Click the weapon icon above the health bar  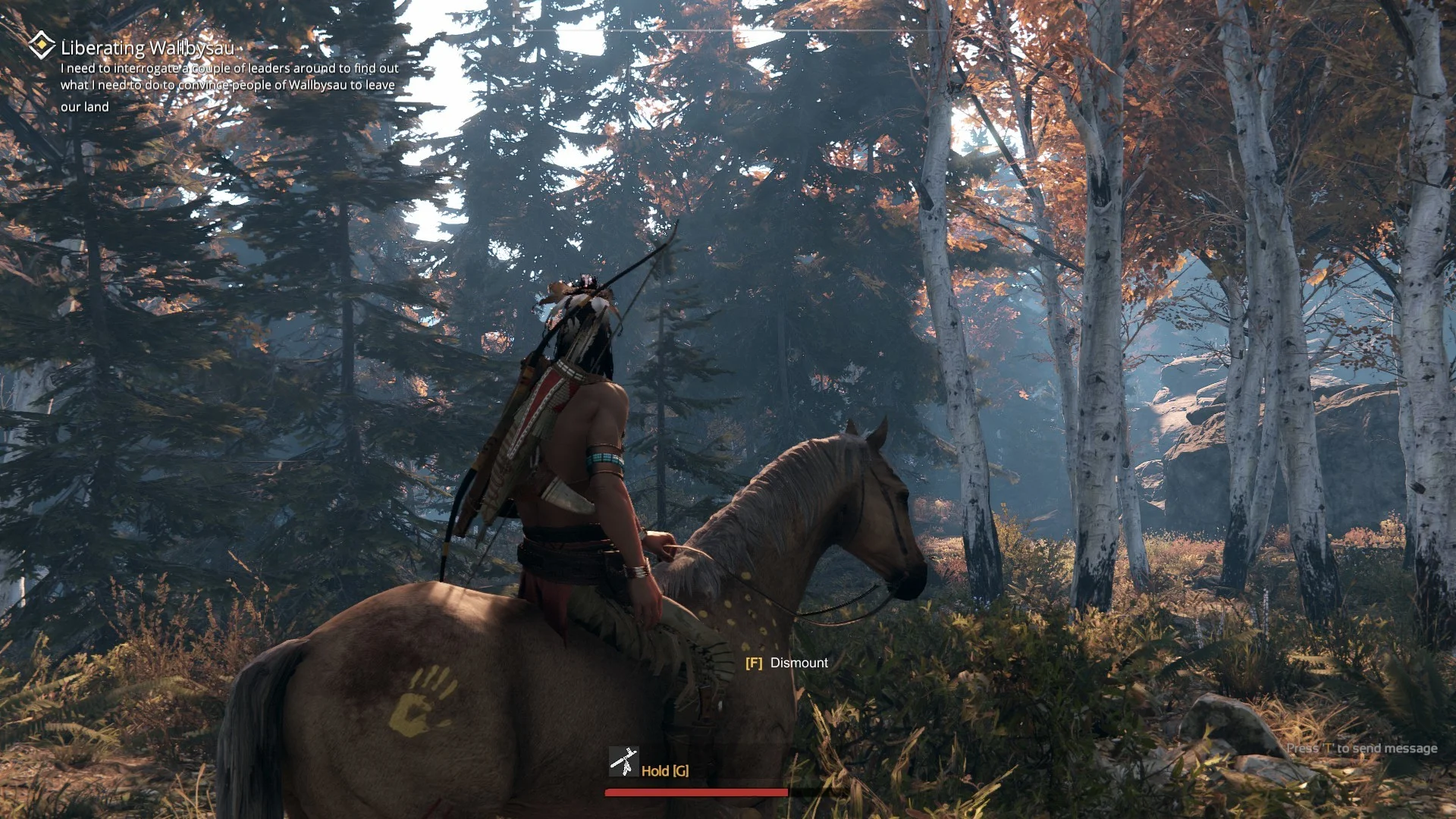click(623, 761)
